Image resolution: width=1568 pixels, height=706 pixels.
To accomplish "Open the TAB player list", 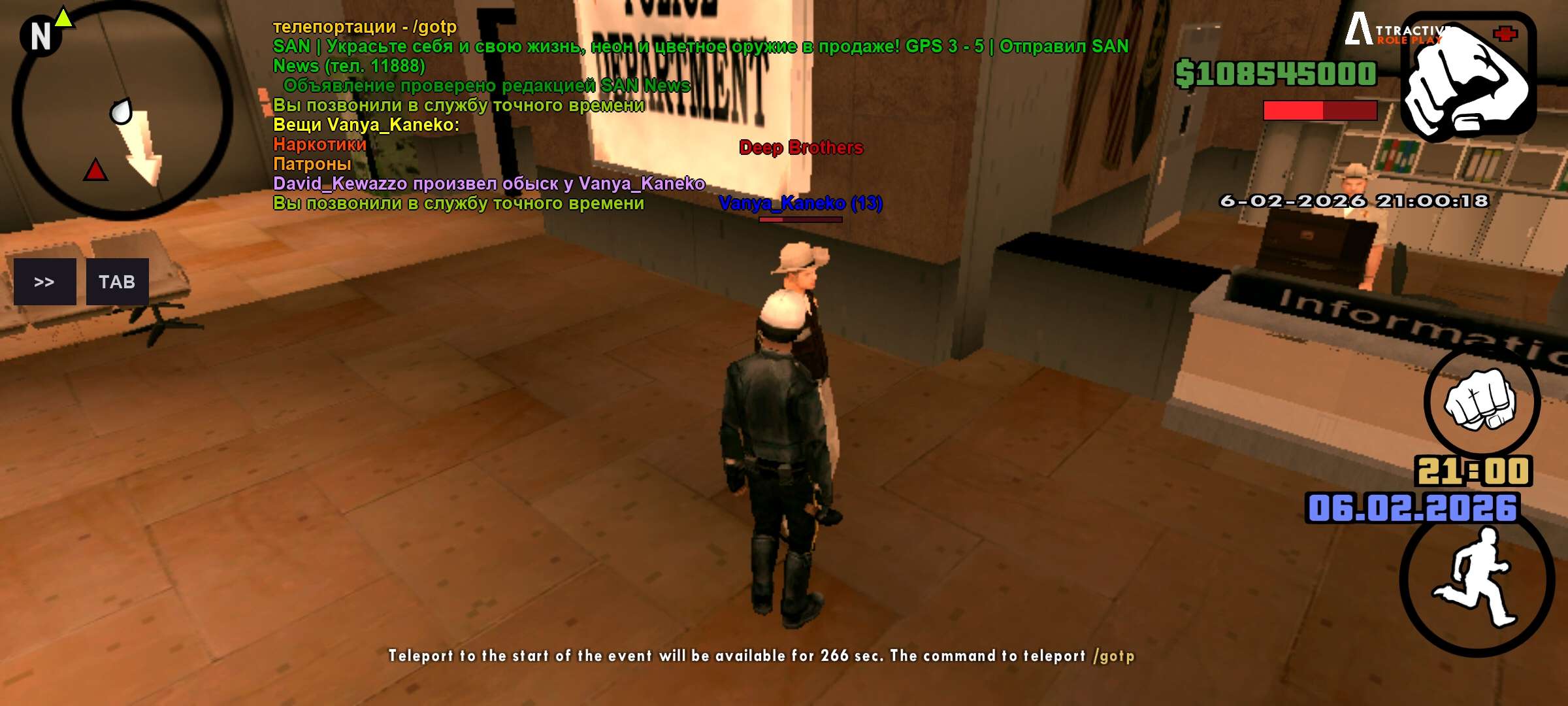I will click(x=117, y=282).
